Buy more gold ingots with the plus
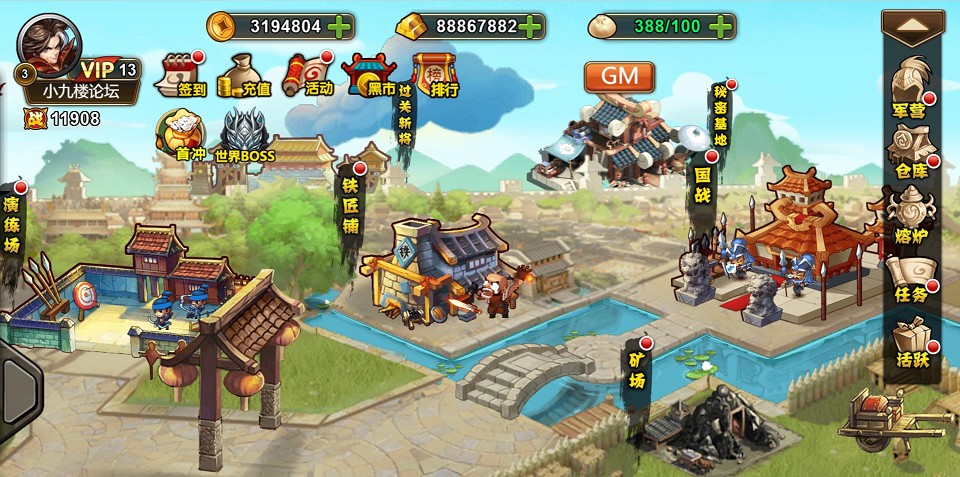Screen dimensions: 960x477 click(x=532, y=26)
